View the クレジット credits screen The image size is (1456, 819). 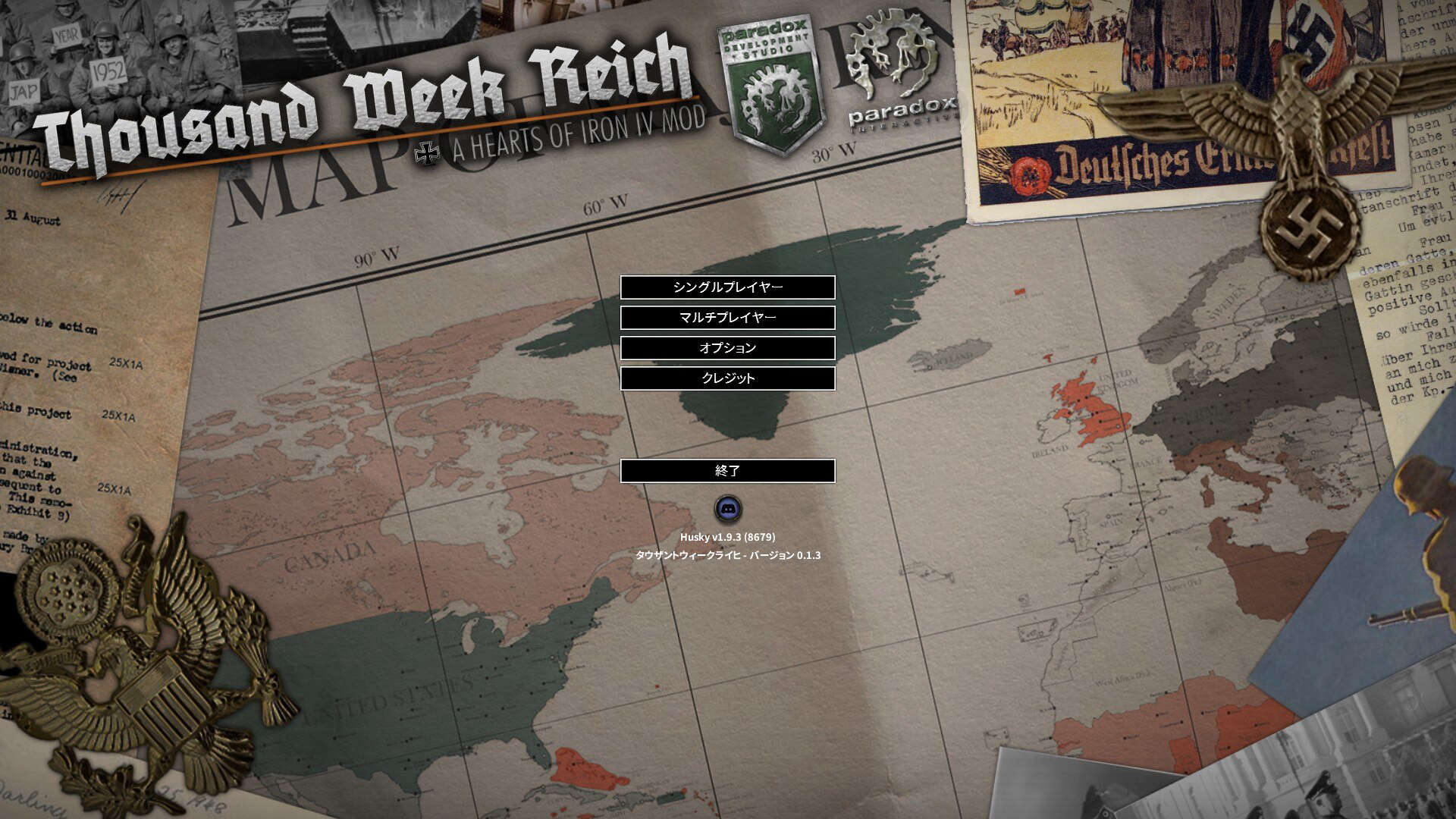[728, 377]
